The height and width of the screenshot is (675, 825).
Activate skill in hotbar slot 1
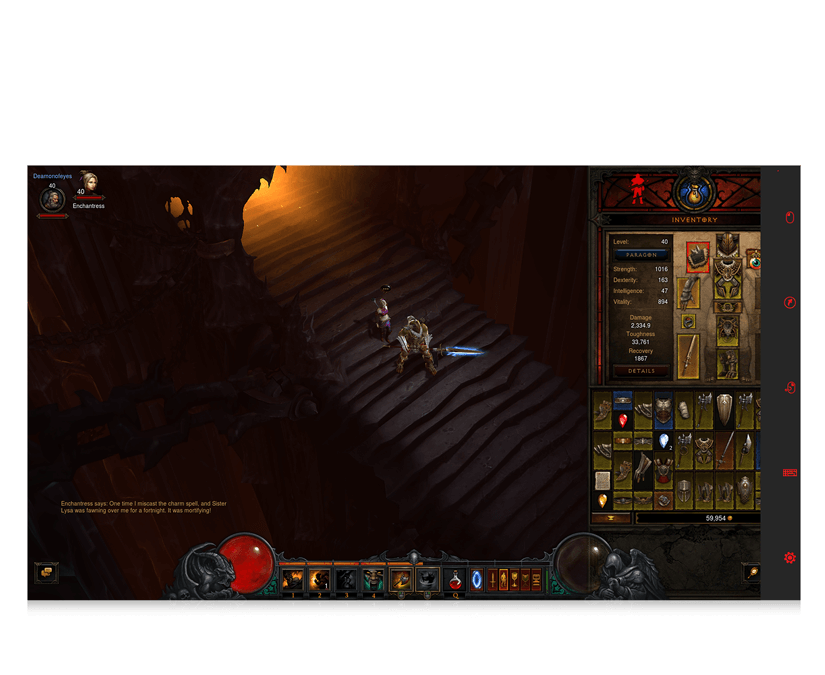(x=293, y=579)
